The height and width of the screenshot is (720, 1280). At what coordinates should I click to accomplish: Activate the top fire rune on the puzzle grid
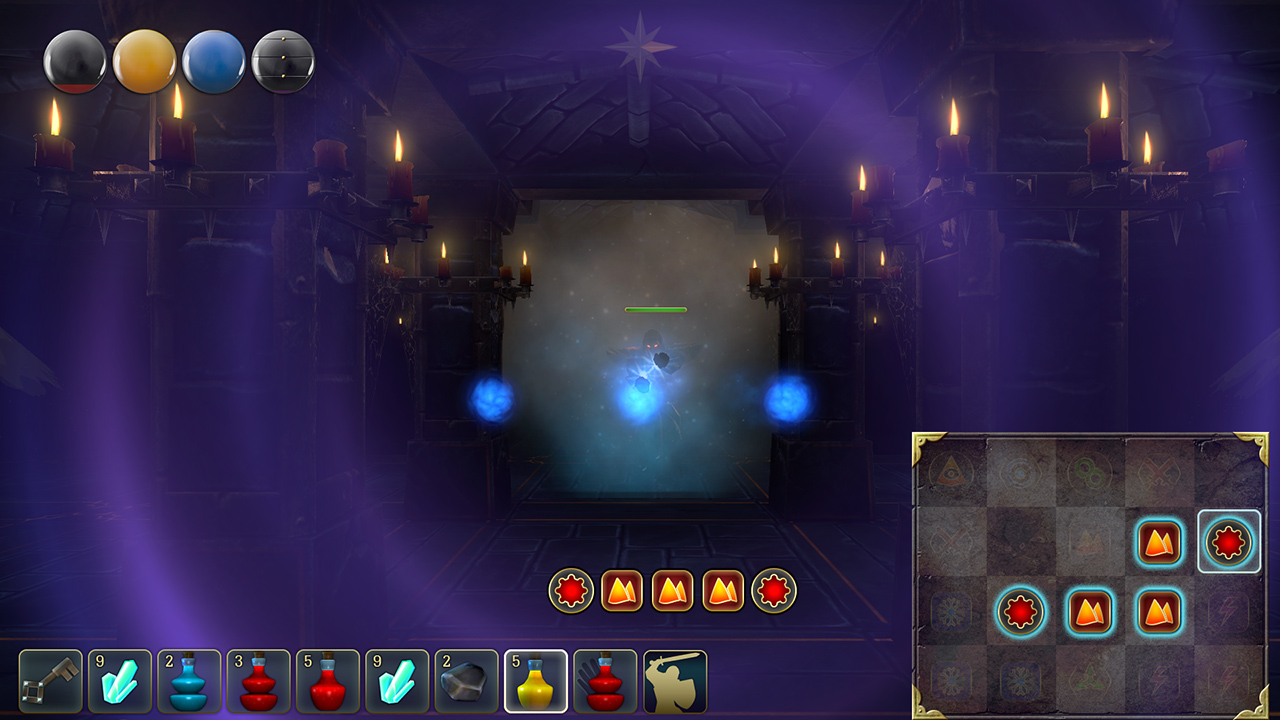1158,543
